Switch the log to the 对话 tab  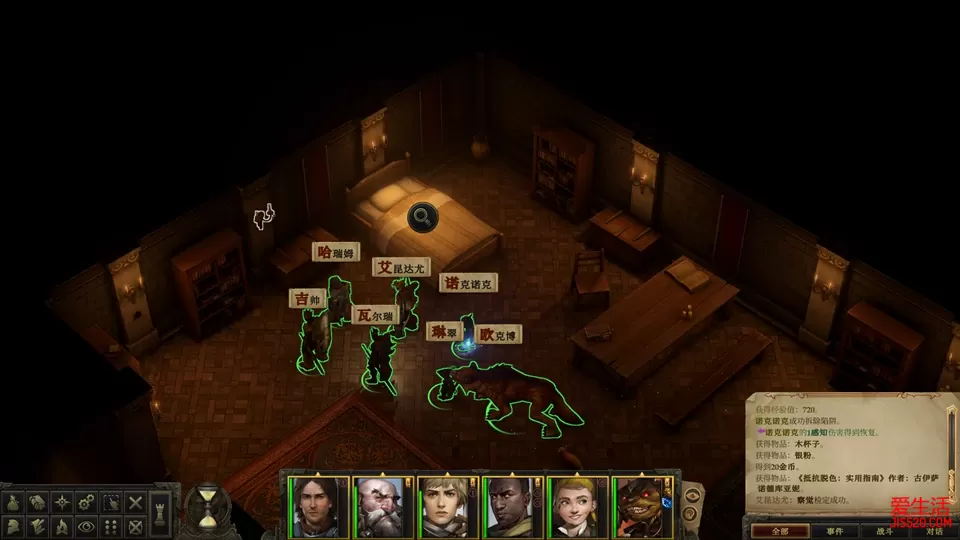934,529
